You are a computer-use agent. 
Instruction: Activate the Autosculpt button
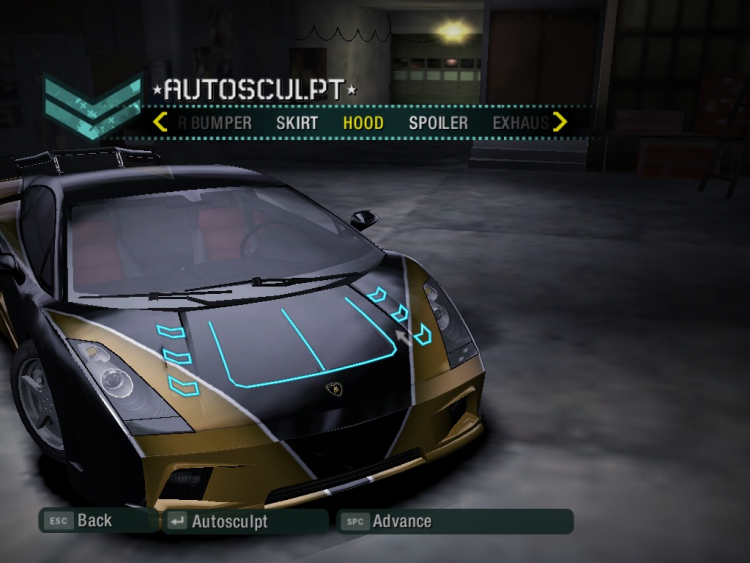228,521
